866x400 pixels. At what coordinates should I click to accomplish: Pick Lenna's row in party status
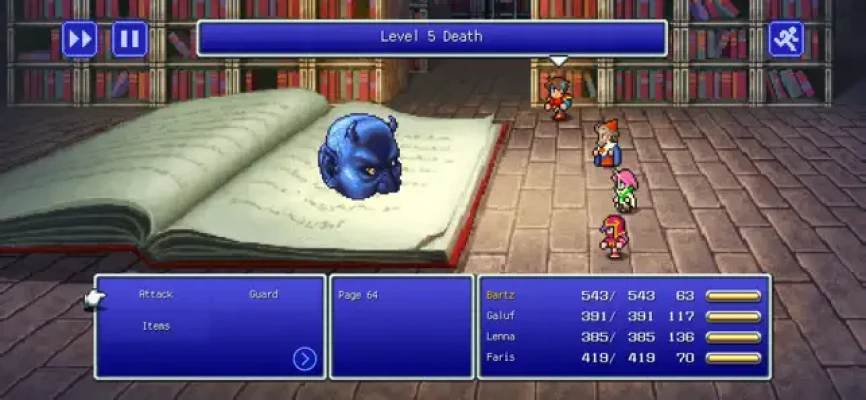tap(500, 337)
